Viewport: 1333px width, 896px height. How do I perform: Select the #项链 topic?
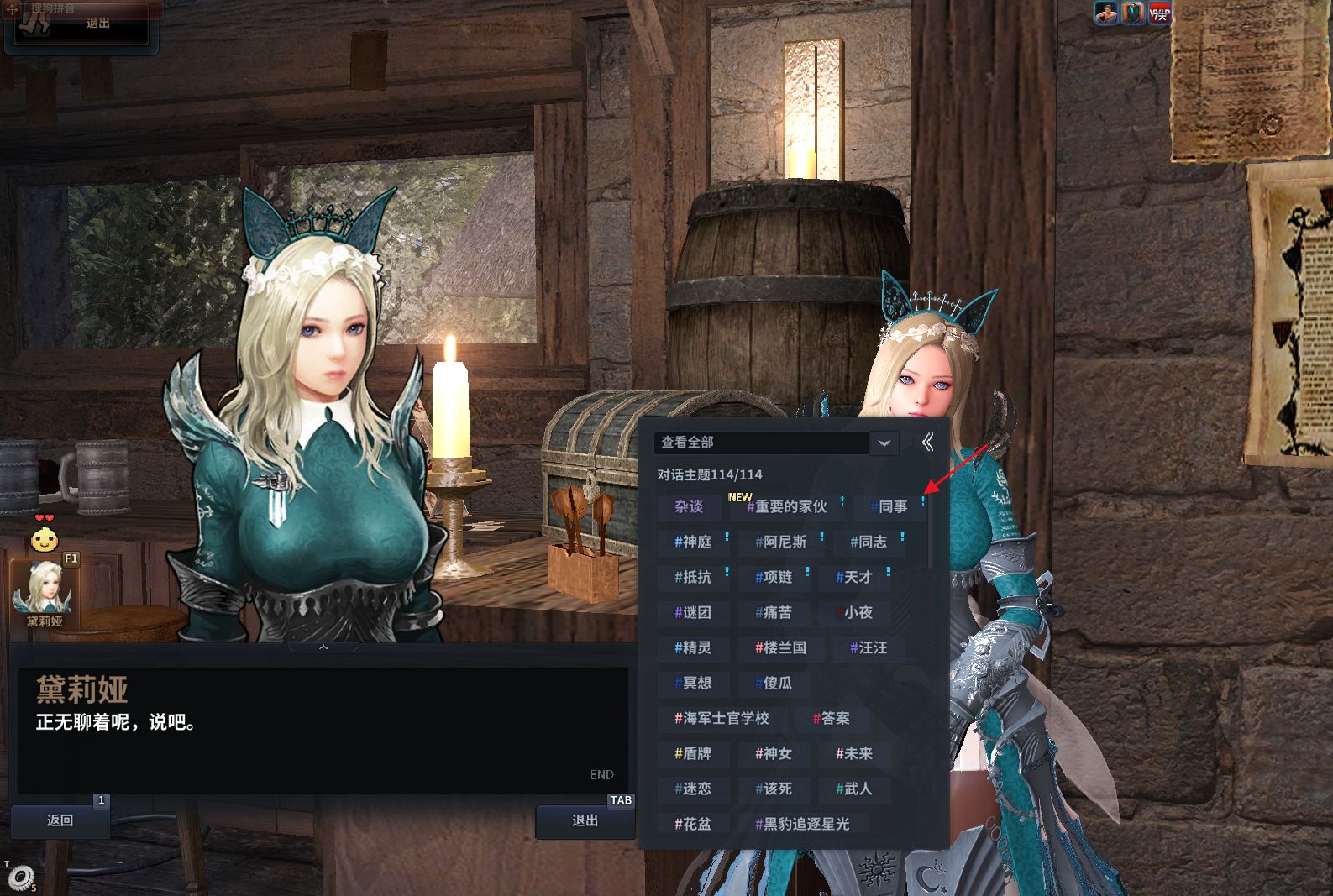point(774,577)
